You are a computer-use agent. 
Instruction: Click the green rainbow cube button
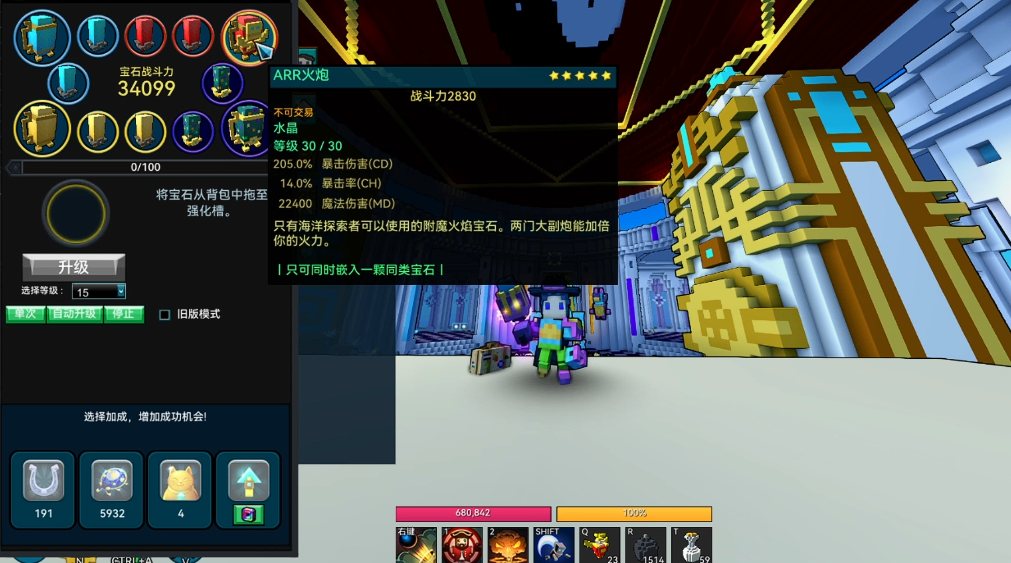pyautogui.click(x=248, y=514)
